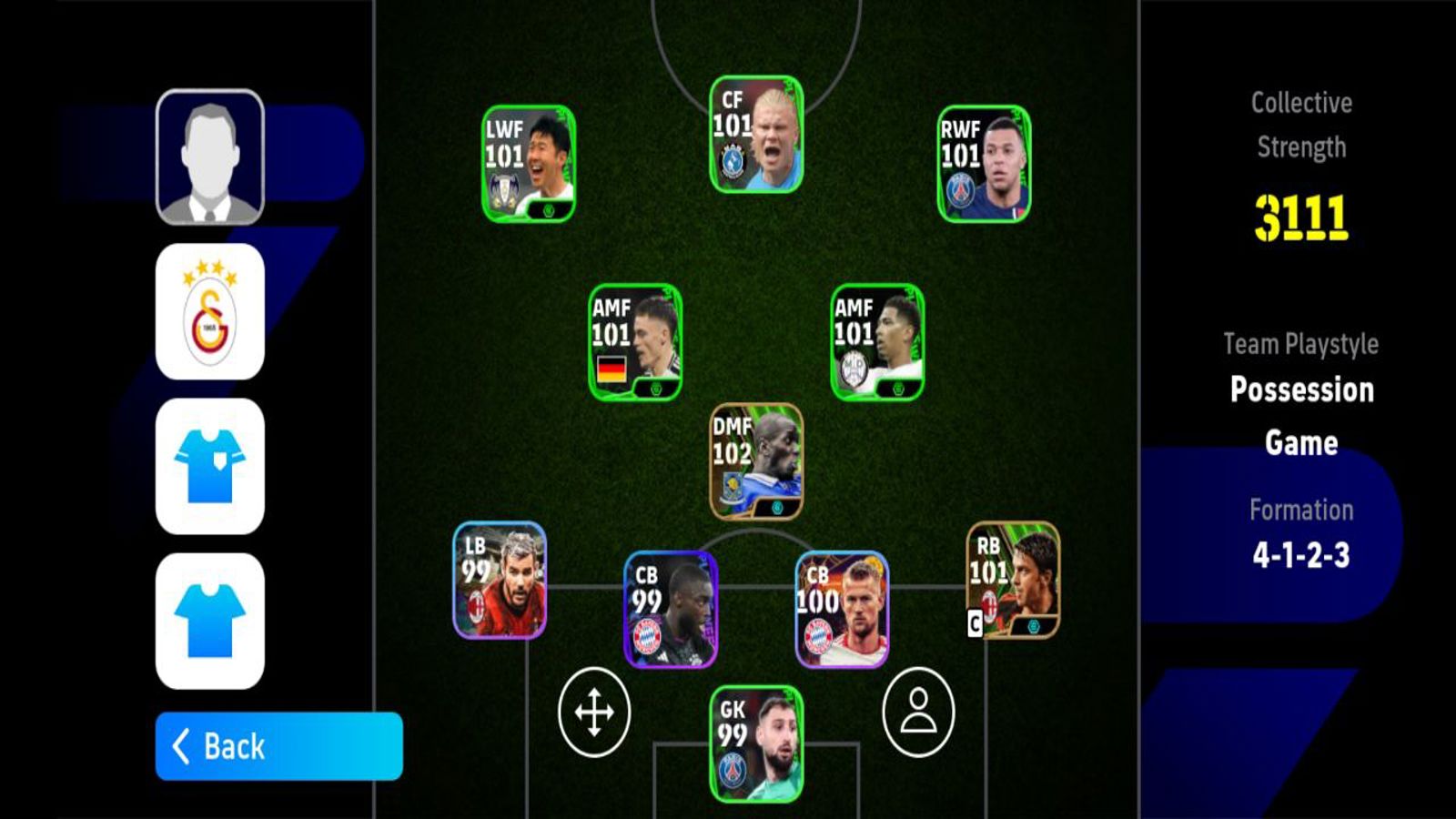1456x819 pixels.
Task: Pick the CB 99 defender card
Action: [x=671, y=610]
